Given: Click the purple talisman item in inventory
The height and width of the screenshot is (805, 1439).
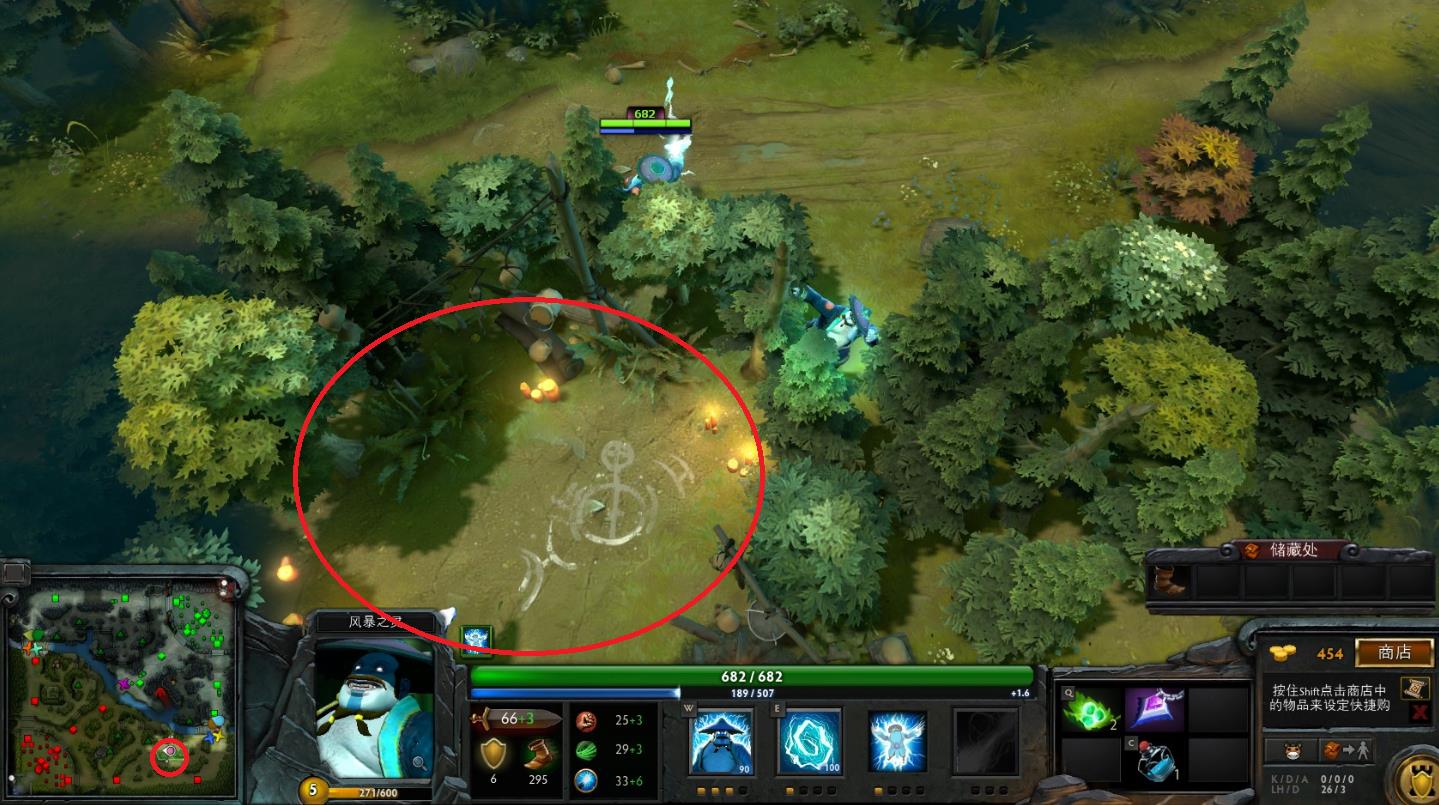Looking at the screenshot, I should 1155,710.
